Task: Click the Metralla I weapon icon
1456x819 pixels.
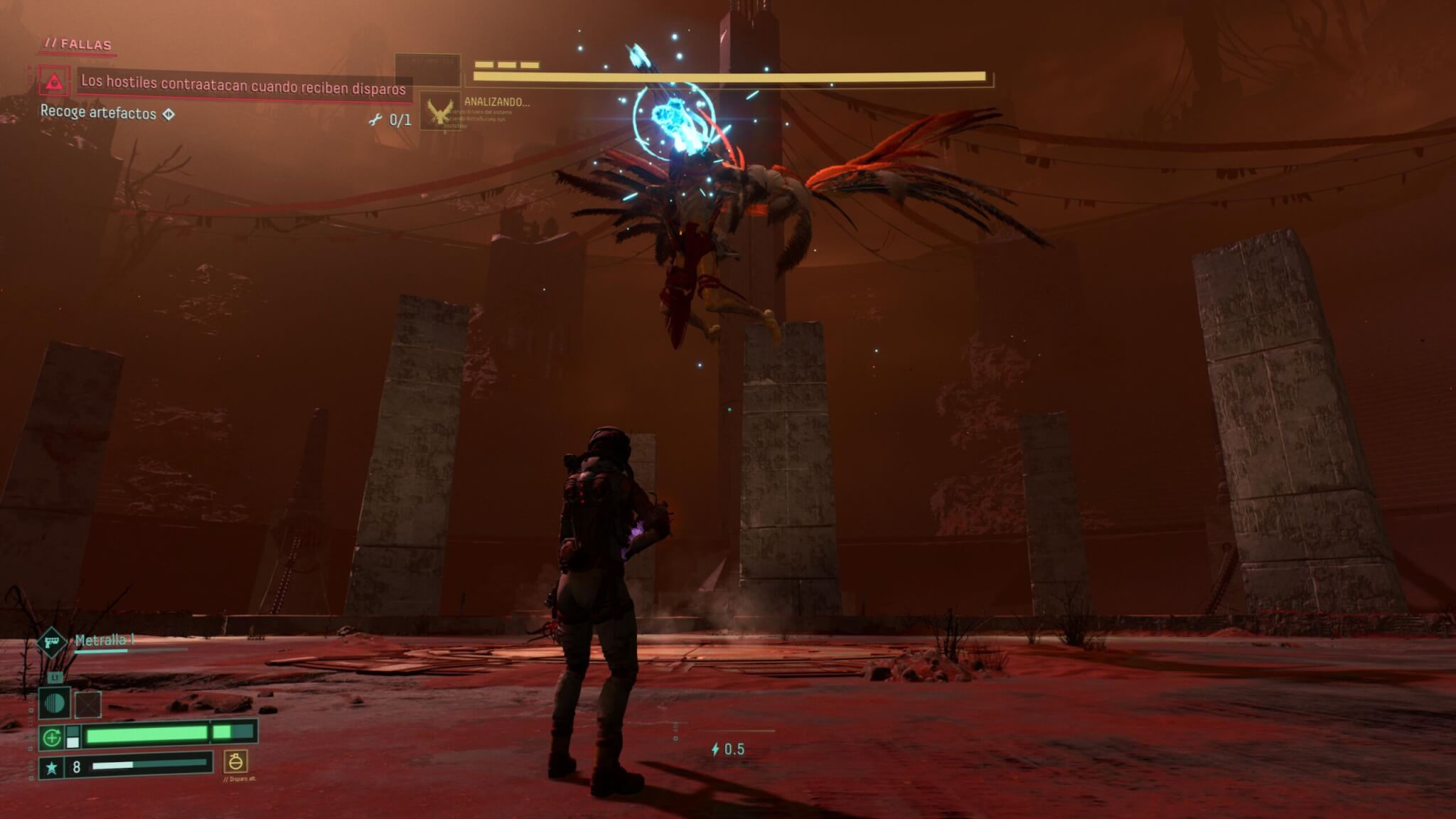Action: pos(52,642)
